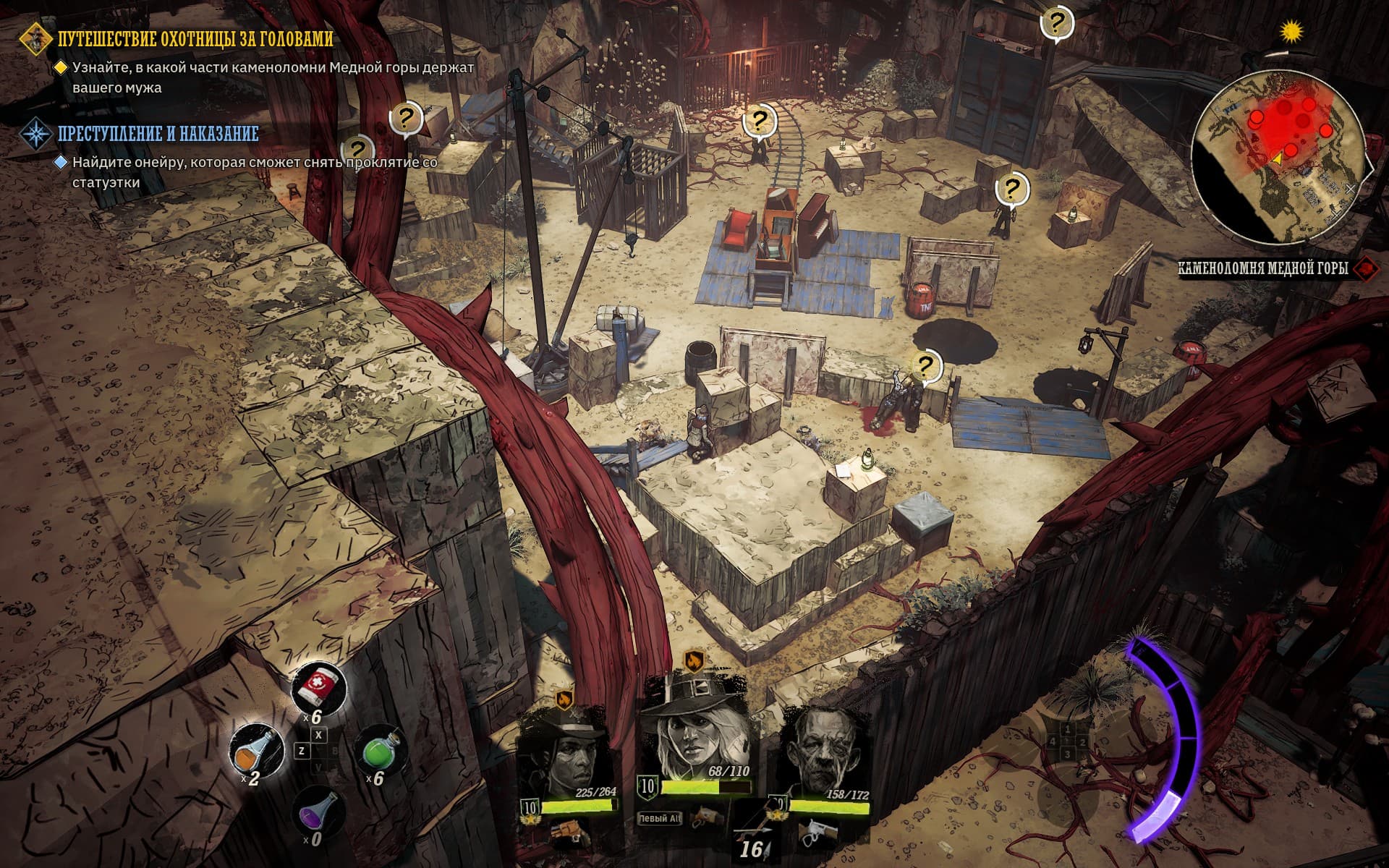Select the green potion bottle

(x=381, y=752)
